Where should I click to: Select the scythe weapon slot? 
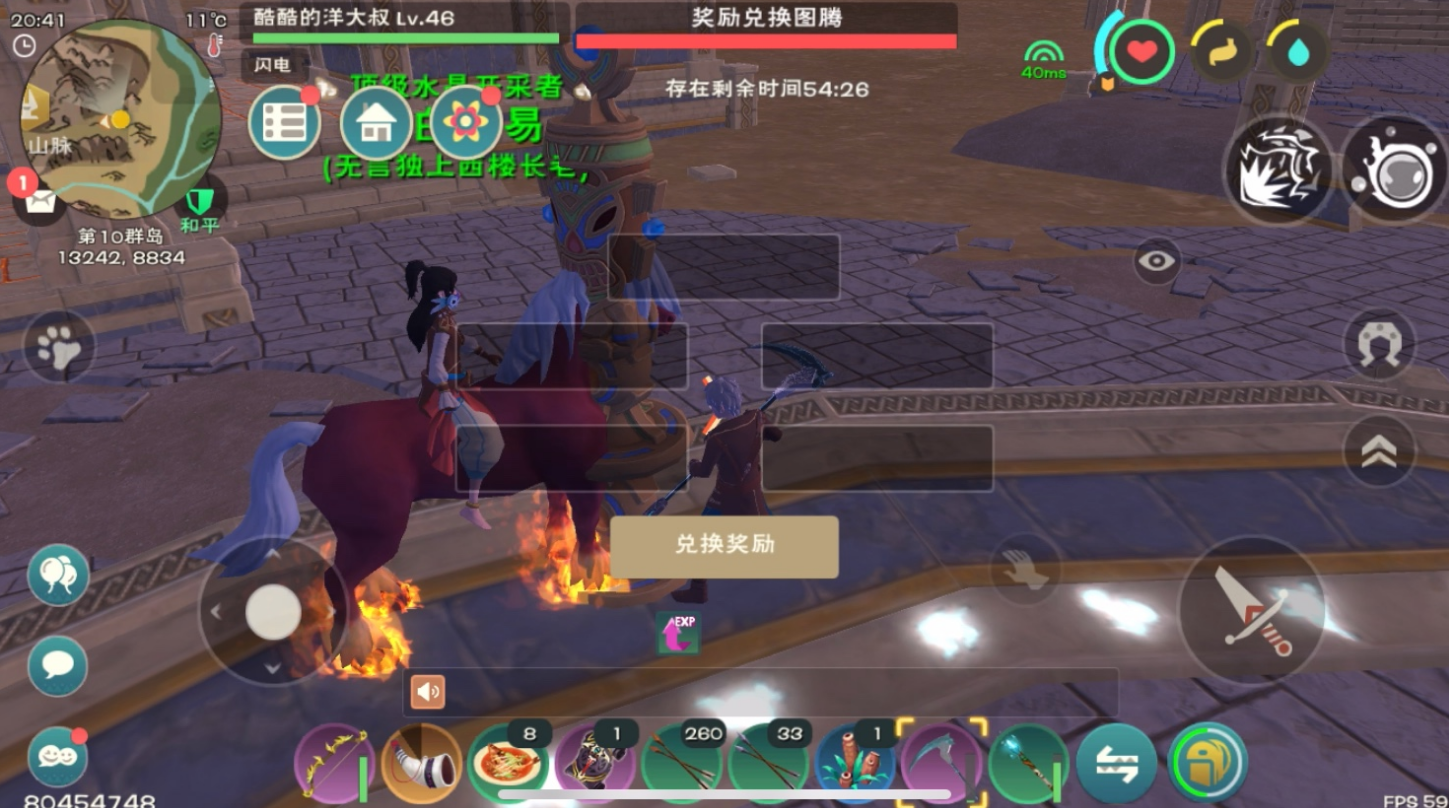tap(942, 764)
